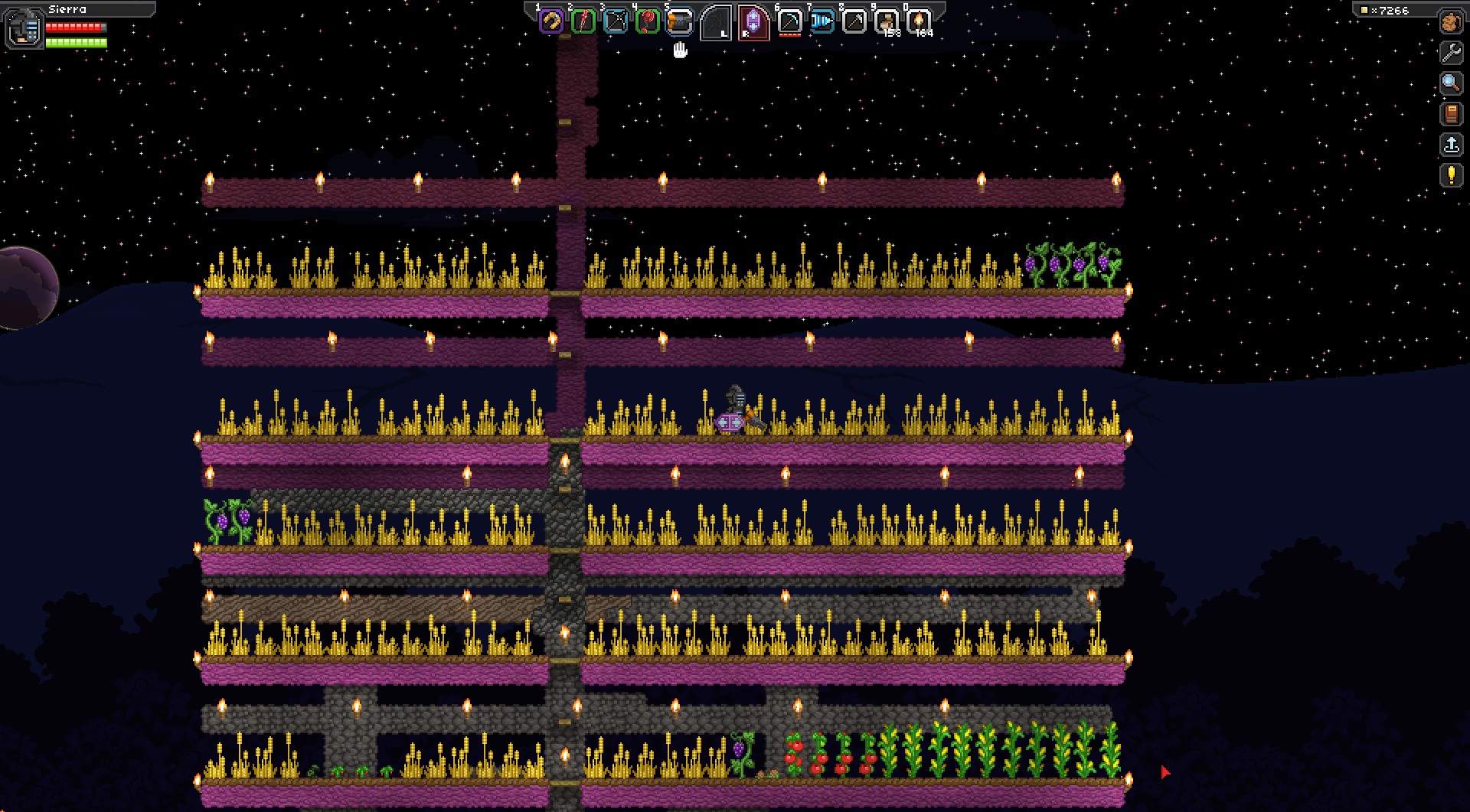The height and width of the screenshot is (812, 1470).
Task: Click Sierra's character portrait
Action: click(24, 28)
